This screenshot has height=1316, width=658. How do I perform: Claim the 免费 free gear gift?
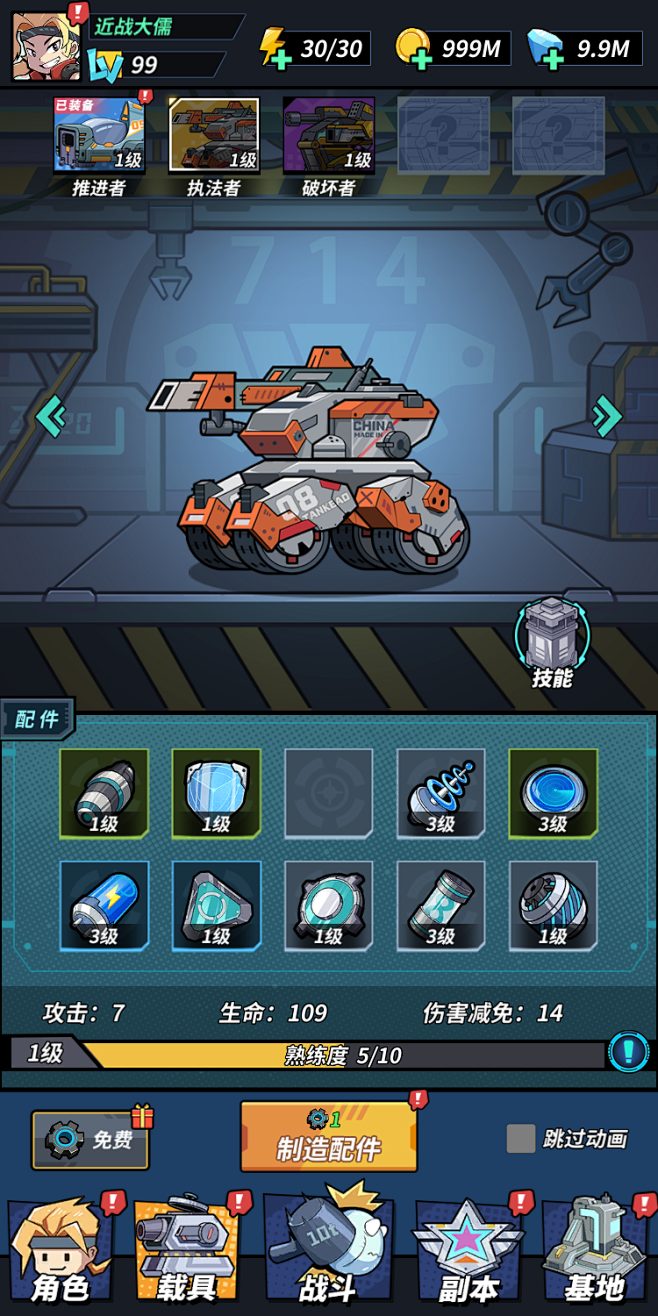pos(90,1139)
